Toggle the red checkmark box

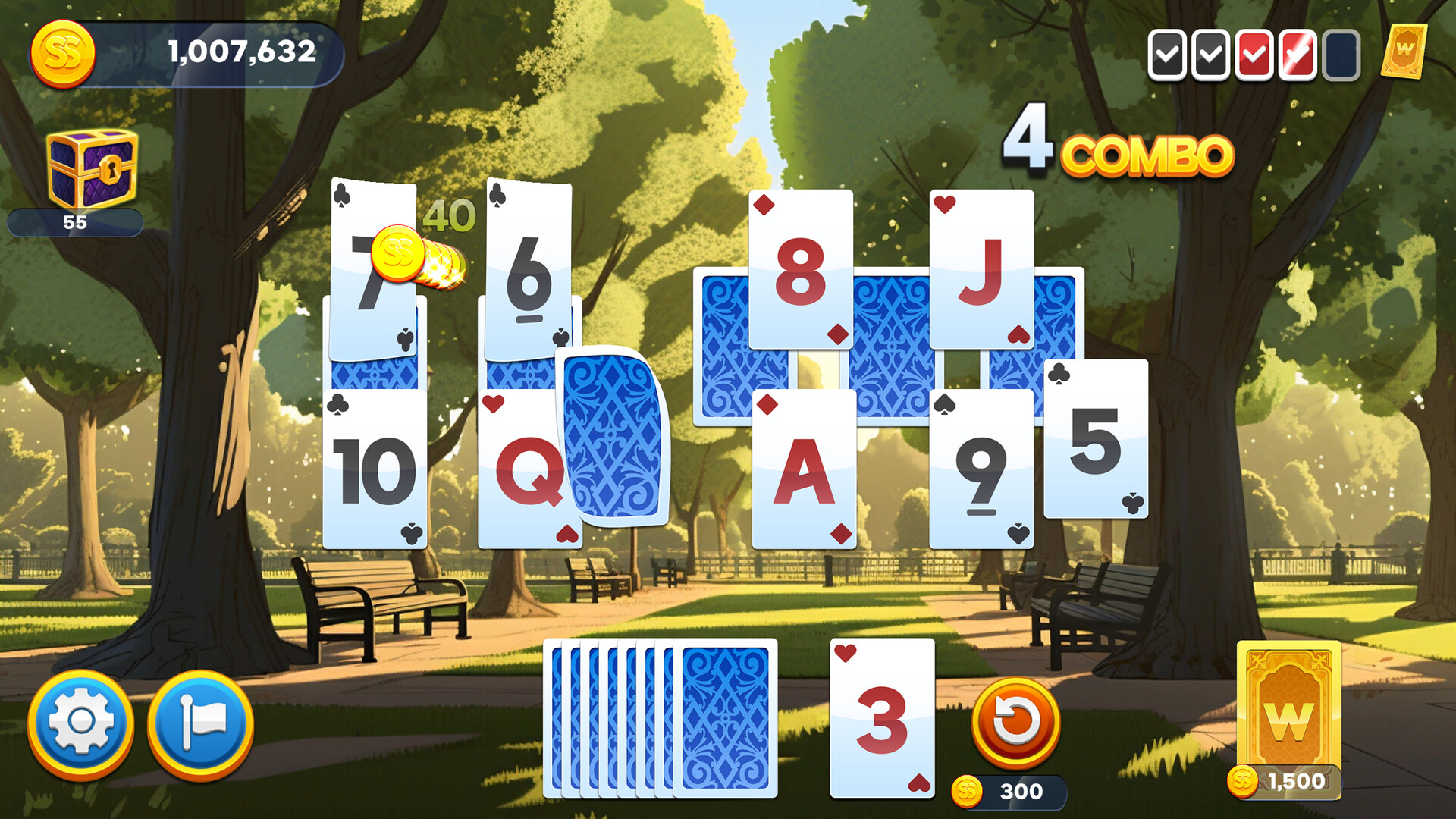1255,55
